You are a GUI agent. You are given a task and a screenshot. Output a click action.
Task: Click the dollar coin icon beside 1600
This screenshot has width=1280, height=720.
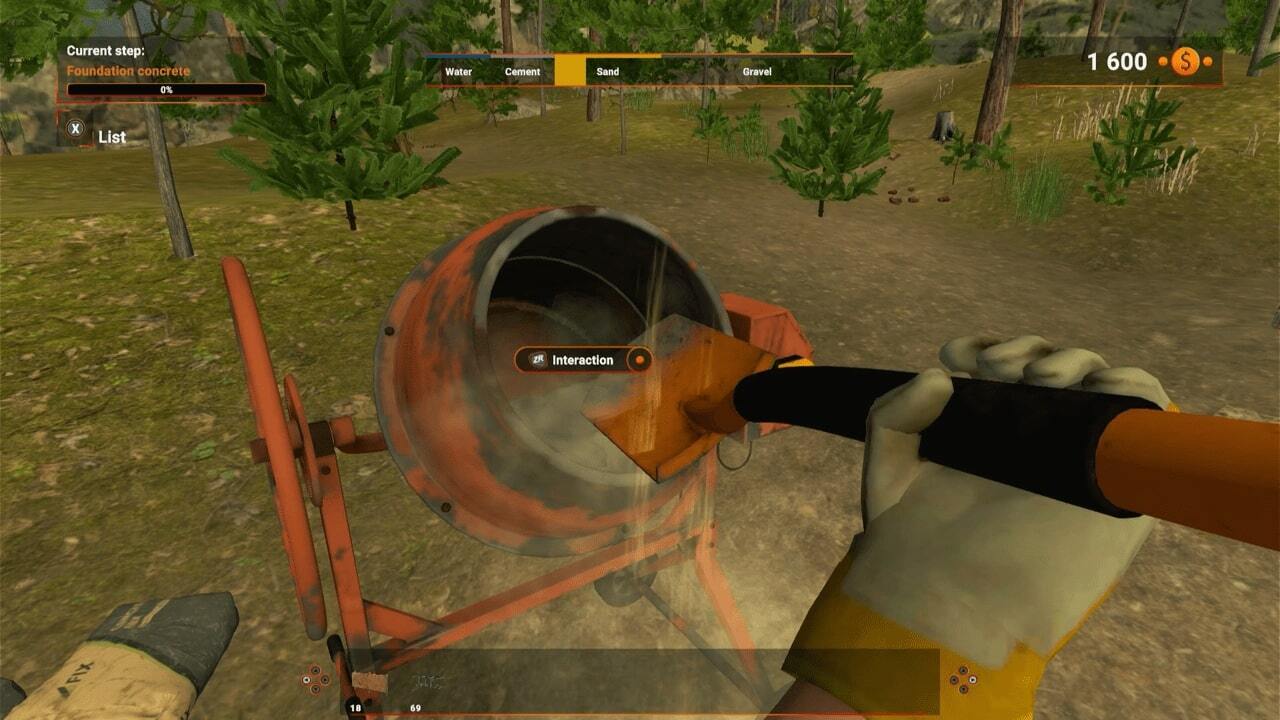(1186, 62)
